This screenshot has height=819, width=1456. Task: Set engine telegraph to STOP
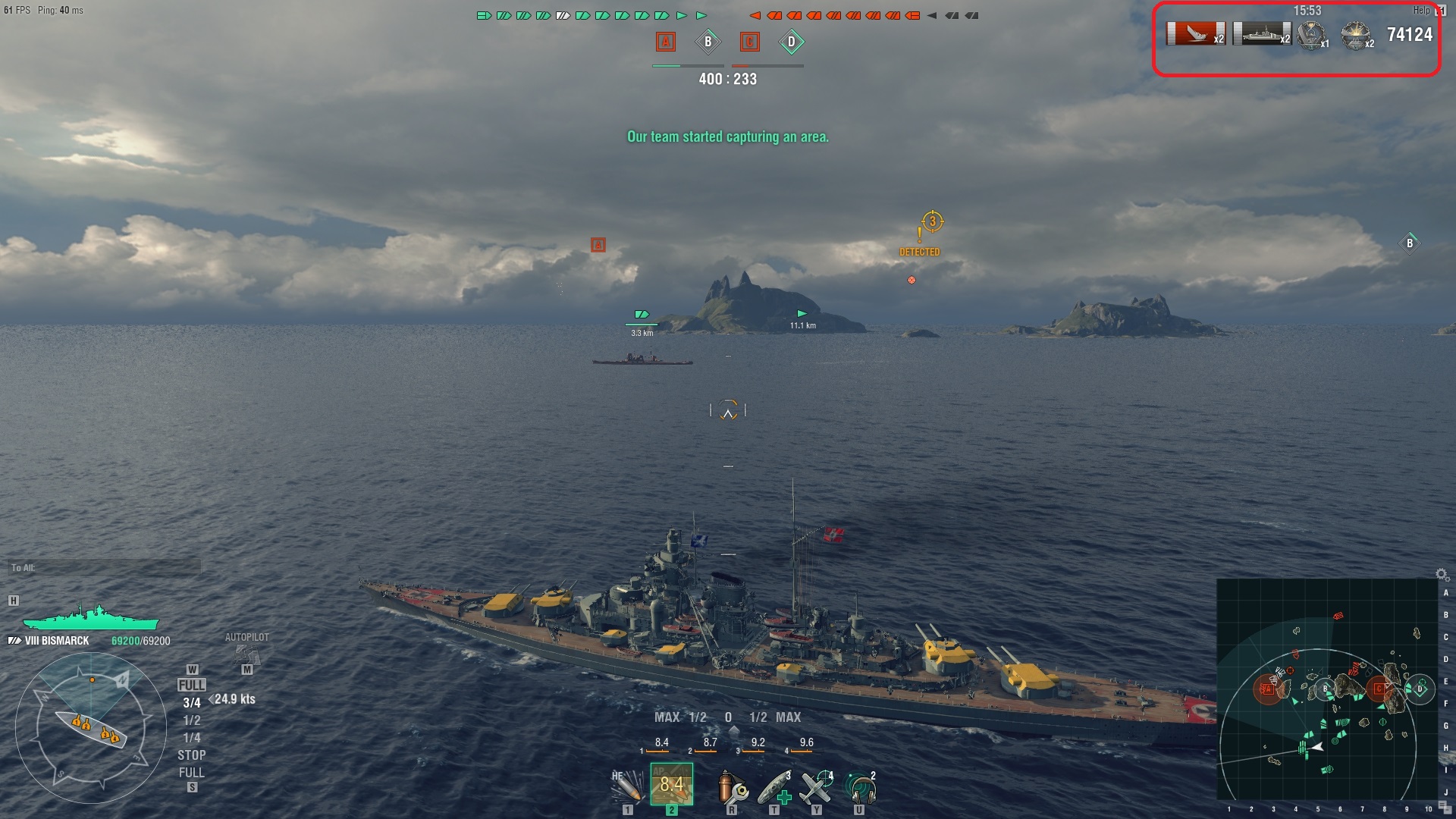tap(191, 755)
